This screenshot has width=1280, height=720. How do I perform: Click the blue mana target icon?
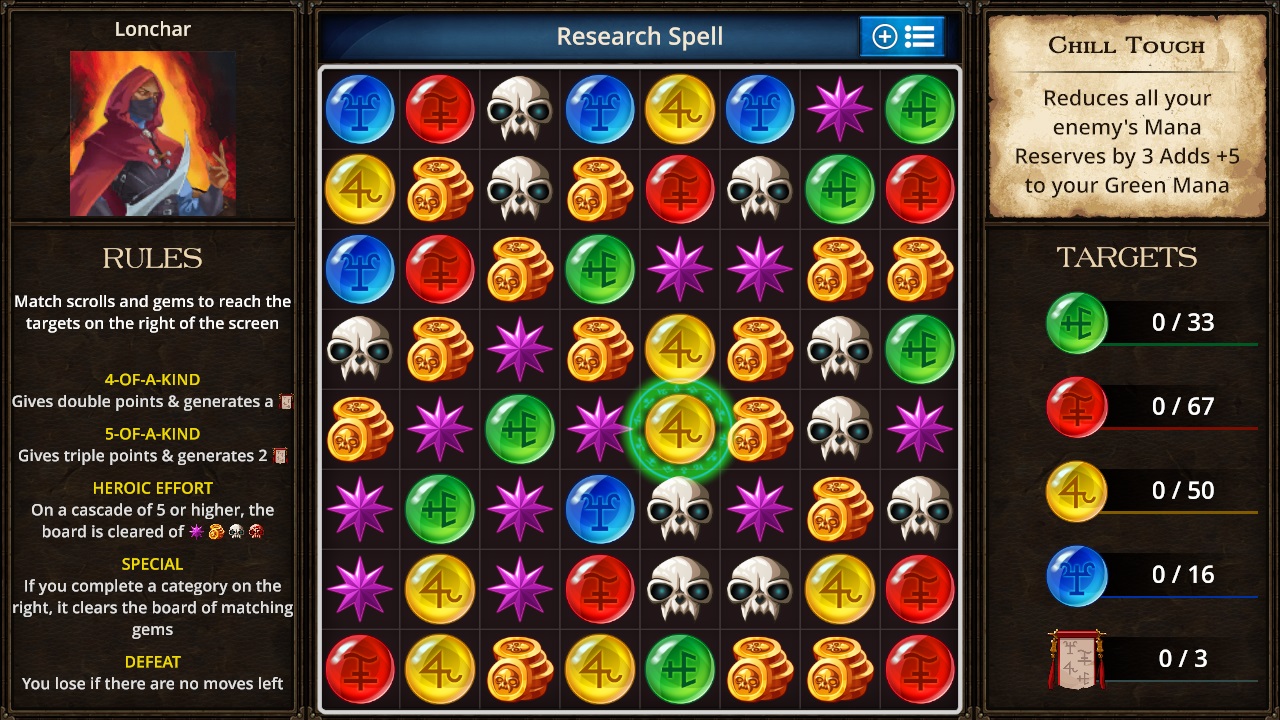click(x=1076, y=574)
